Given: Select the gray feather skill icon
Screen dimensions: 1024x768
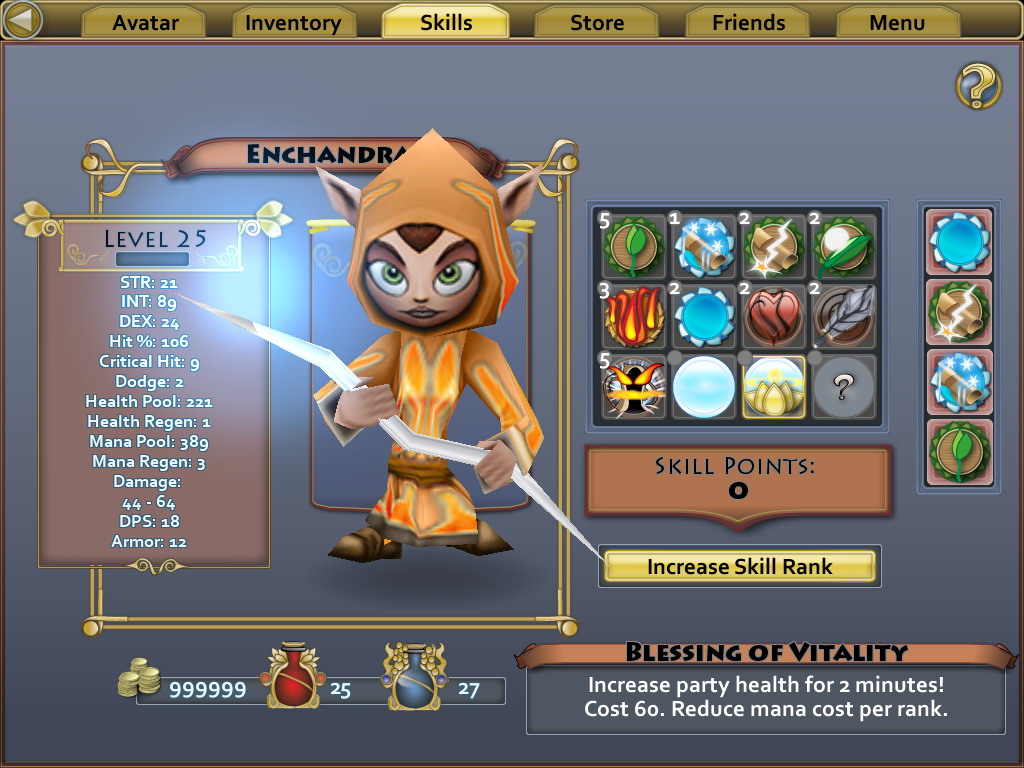Looking at the screenshot, I should [843, 316].
